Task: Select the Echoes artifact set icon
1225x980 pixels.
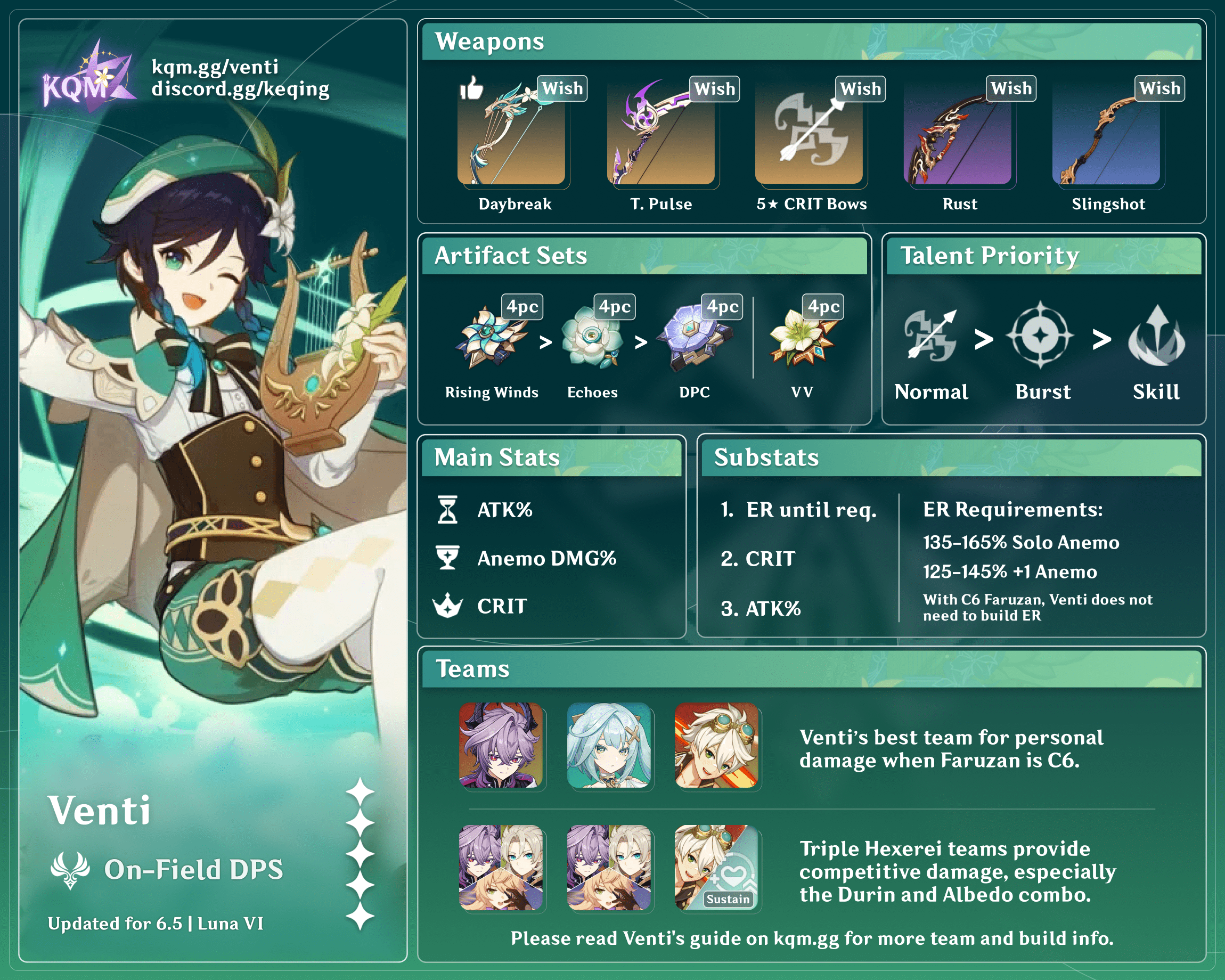Action: [x=591, y=338]
